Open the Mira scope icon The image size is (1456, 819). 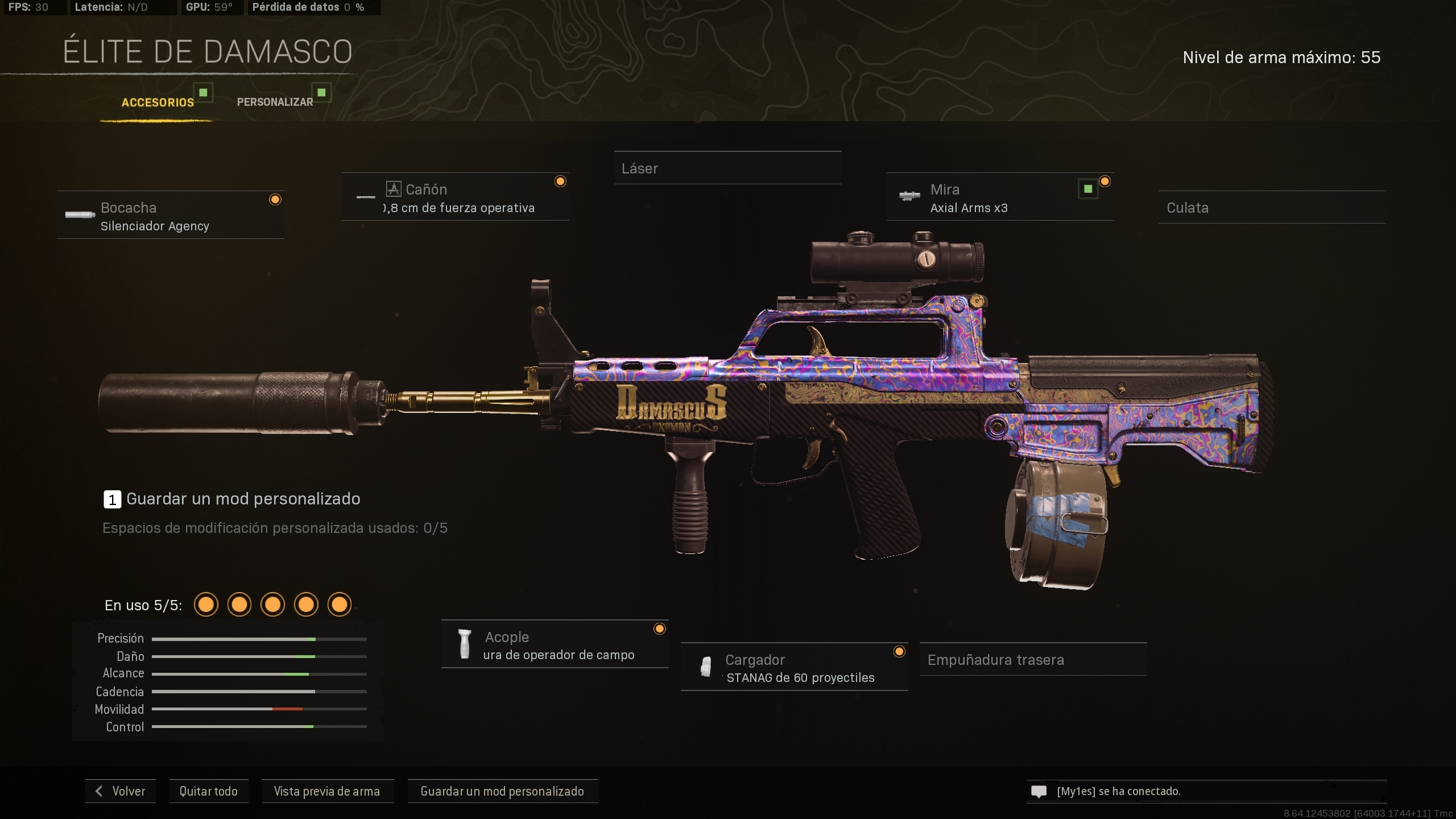911,196
